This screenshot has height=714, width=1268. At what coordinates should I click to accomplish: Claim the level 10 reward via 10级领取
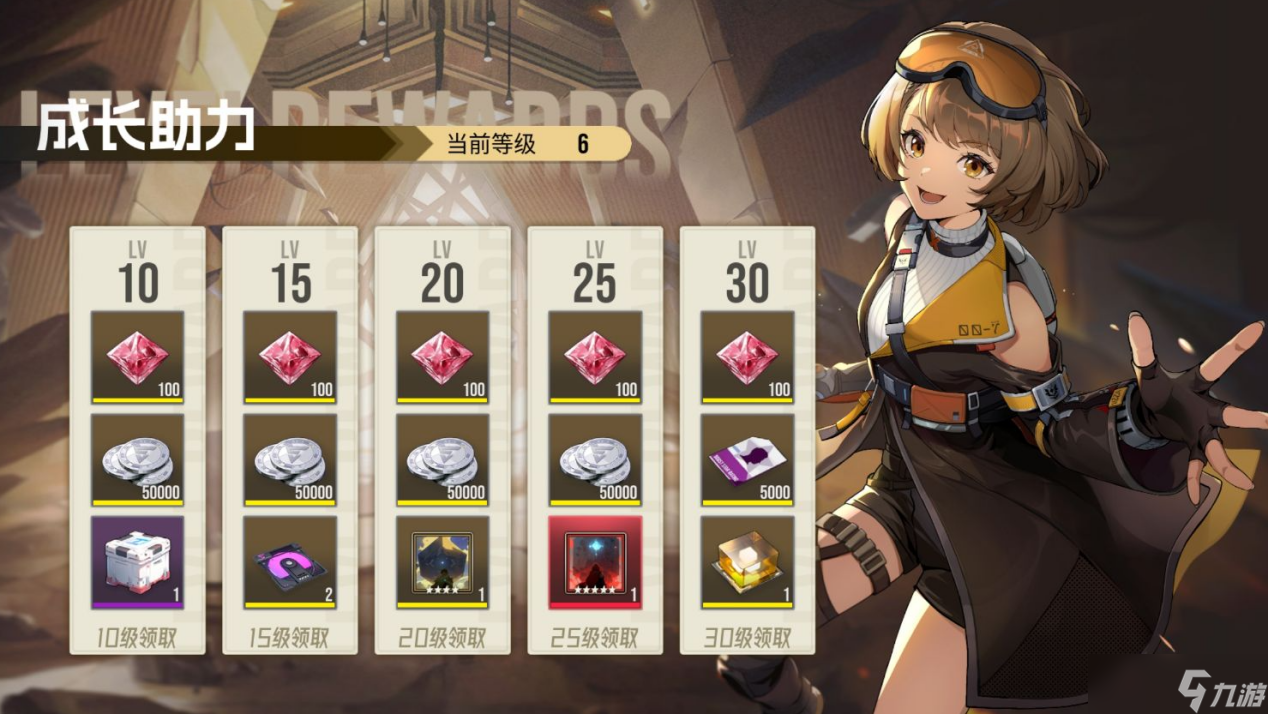[x=138, y=637]
